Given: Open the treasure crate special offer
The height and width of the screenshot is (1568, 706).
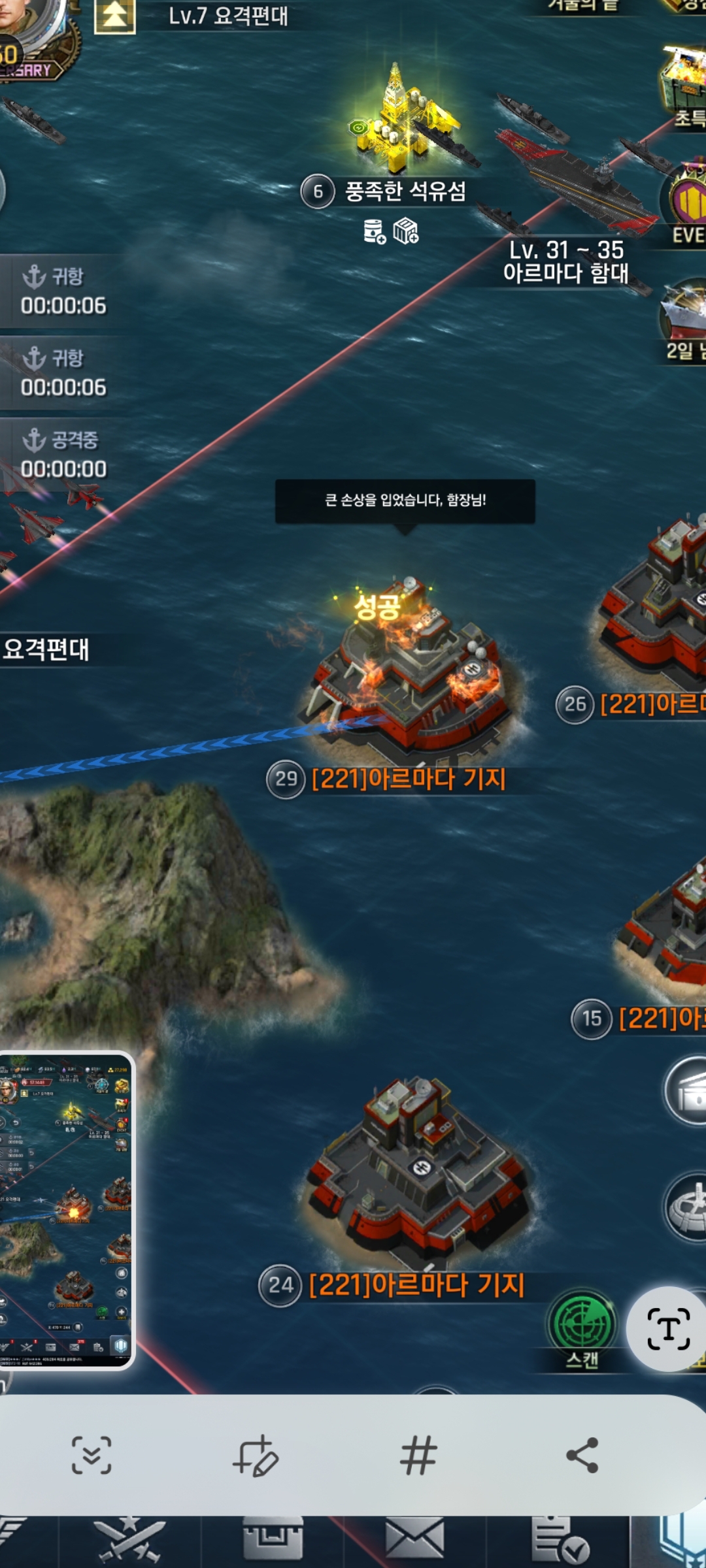Looking at the screenshot, I should click(684, 78).
